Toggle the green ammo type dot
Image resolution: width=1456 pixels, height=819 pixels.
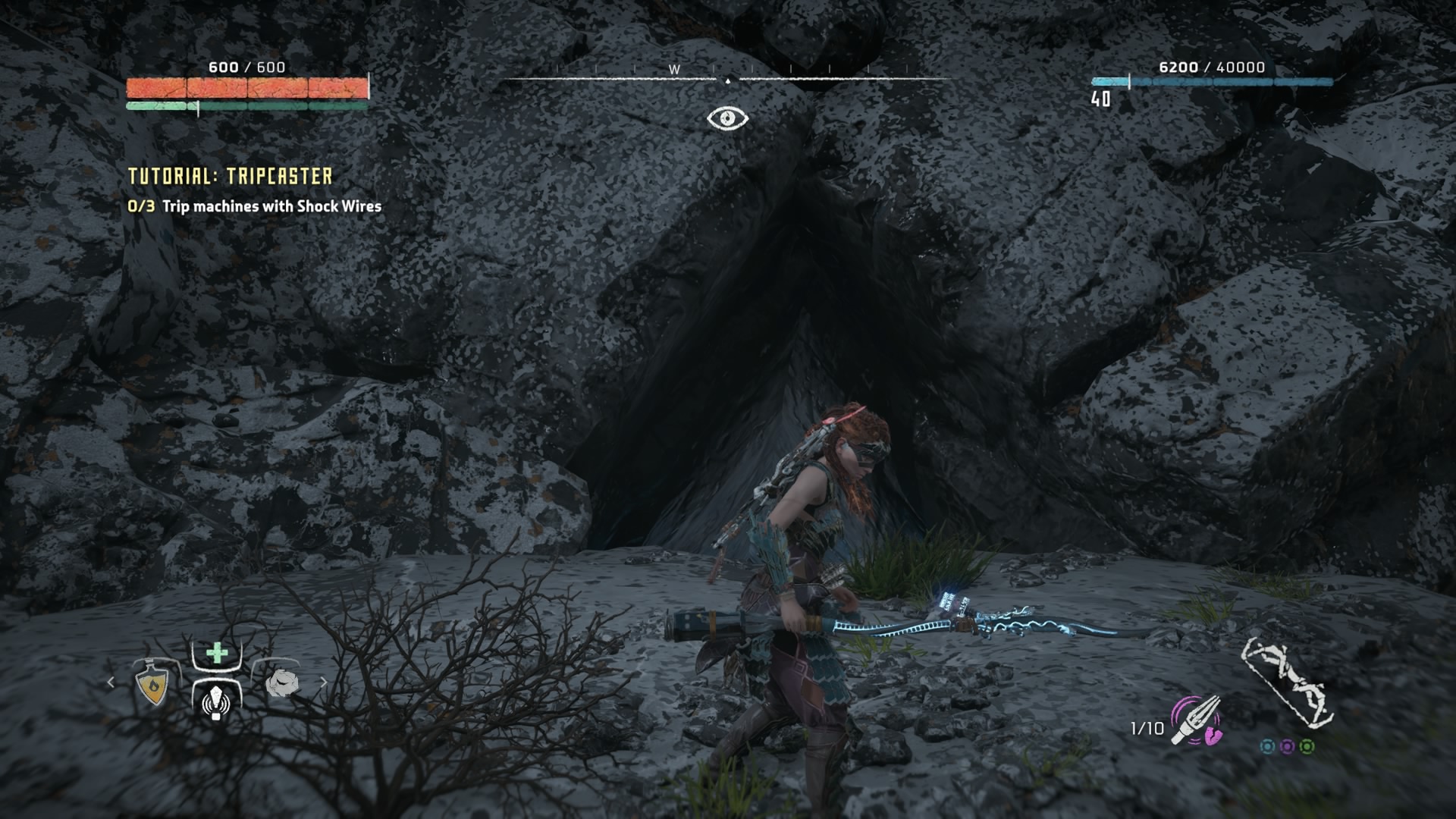pos(1307,747)
